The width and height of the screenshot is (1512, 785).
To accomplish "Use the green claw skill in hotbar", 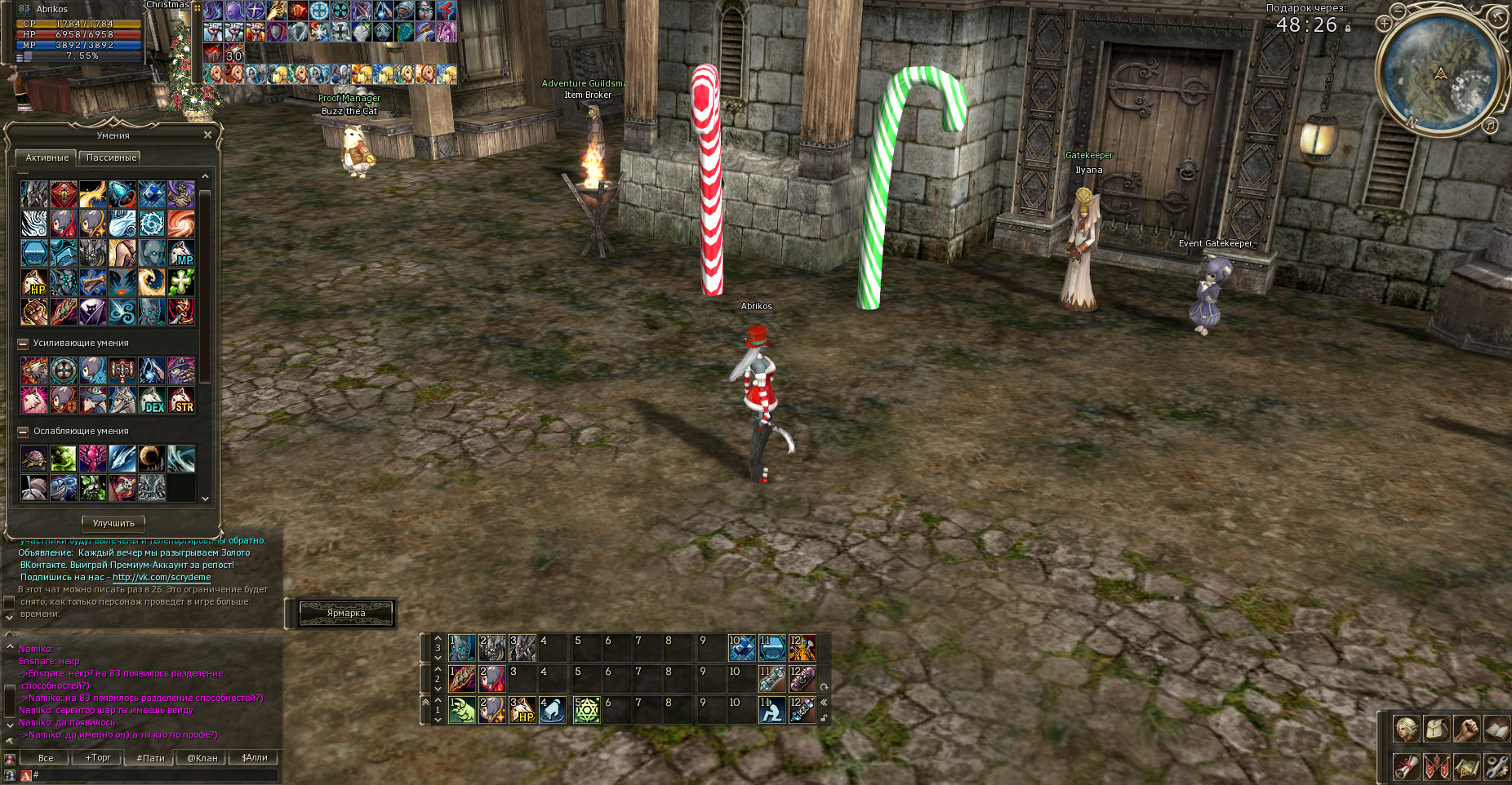I will click(x=461, y=710).
